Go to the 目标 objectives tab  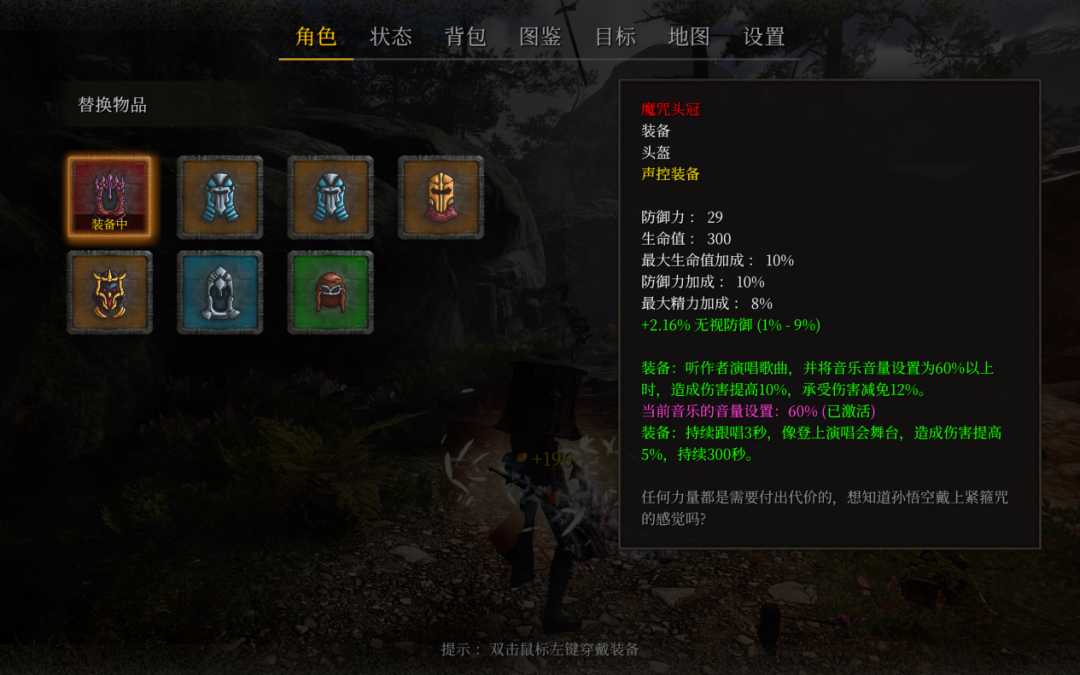pyautogui.click(x=615, y=37)
